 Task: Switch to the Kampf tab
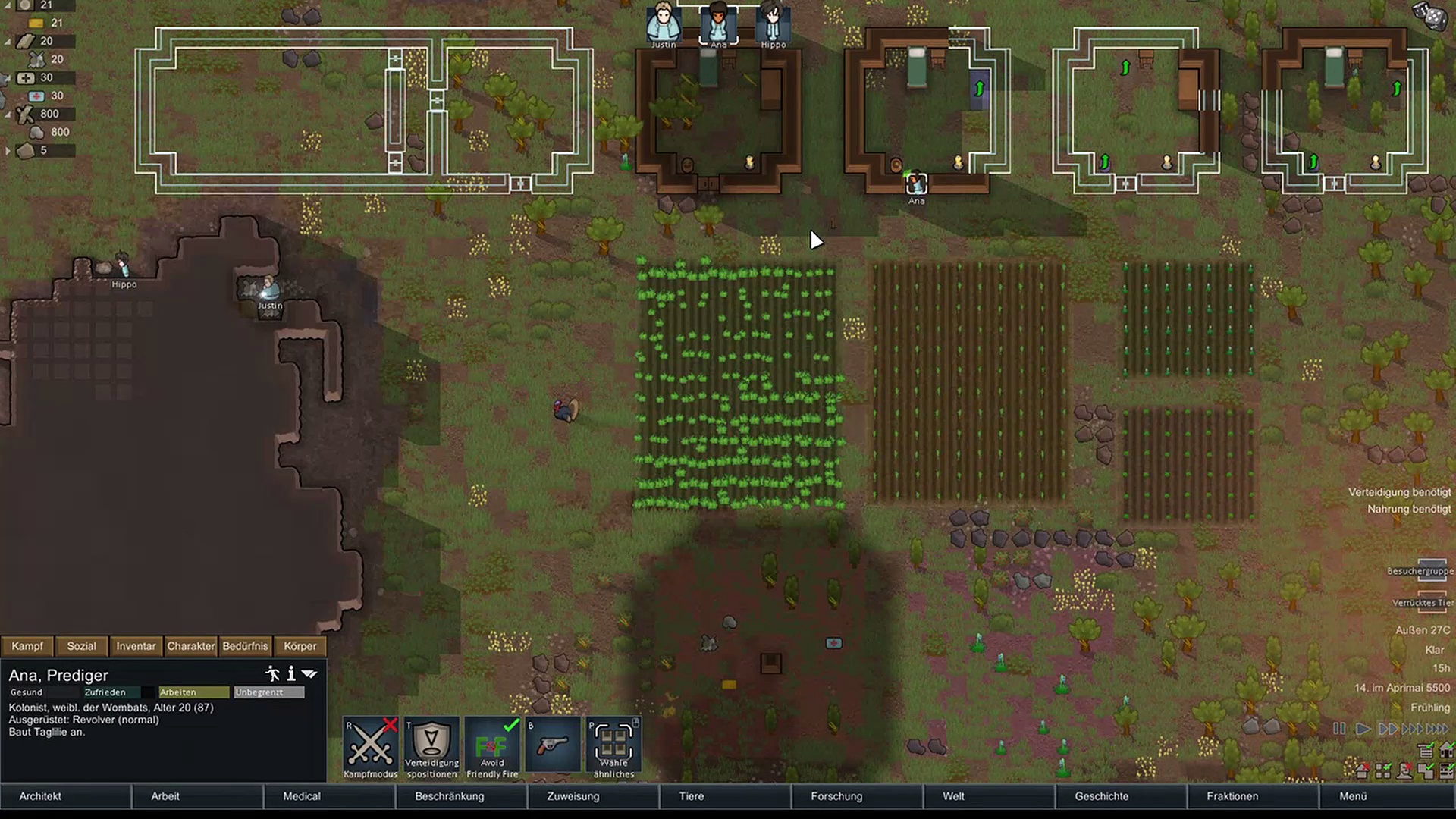click(x=27, y=646)
